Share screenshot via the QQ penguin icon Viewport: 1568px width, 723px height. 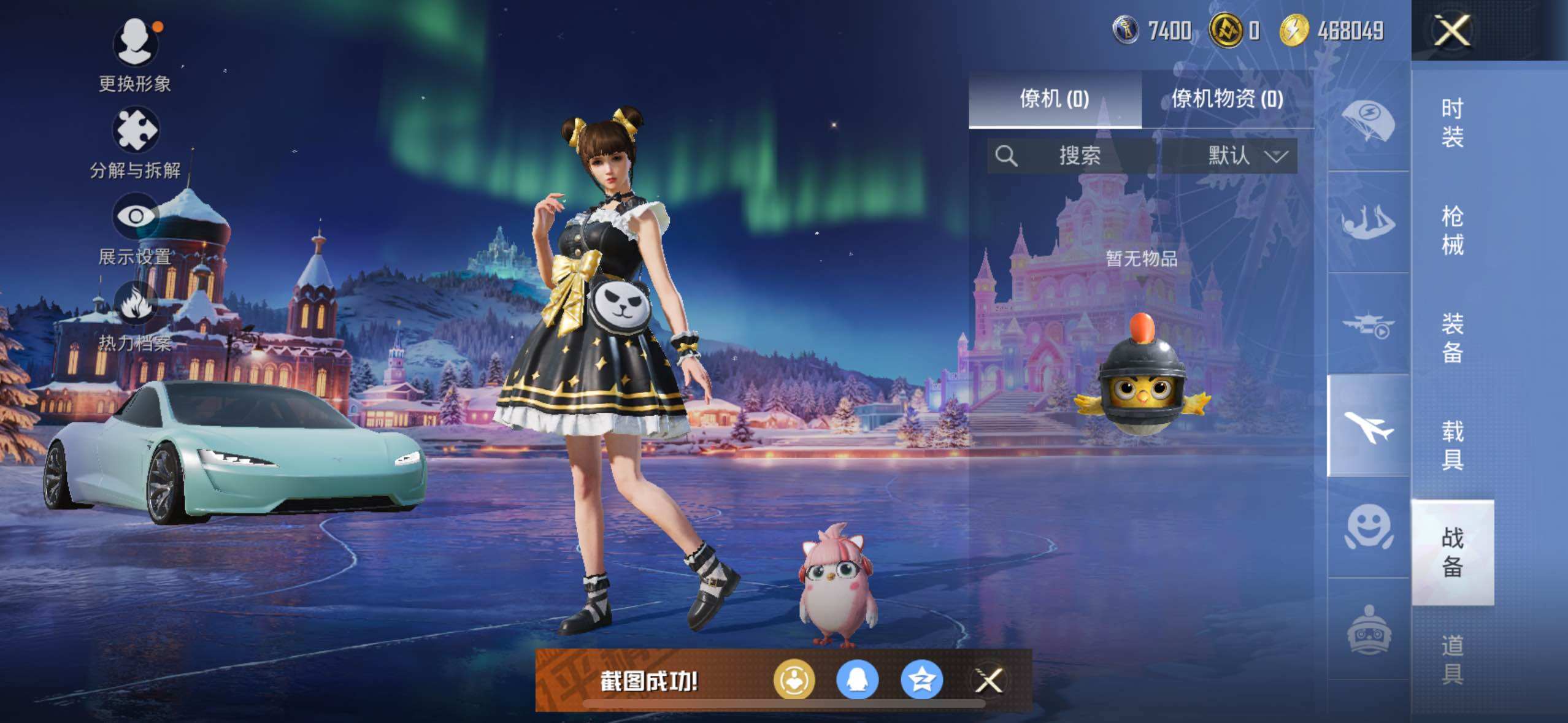(x=858, y=680)
